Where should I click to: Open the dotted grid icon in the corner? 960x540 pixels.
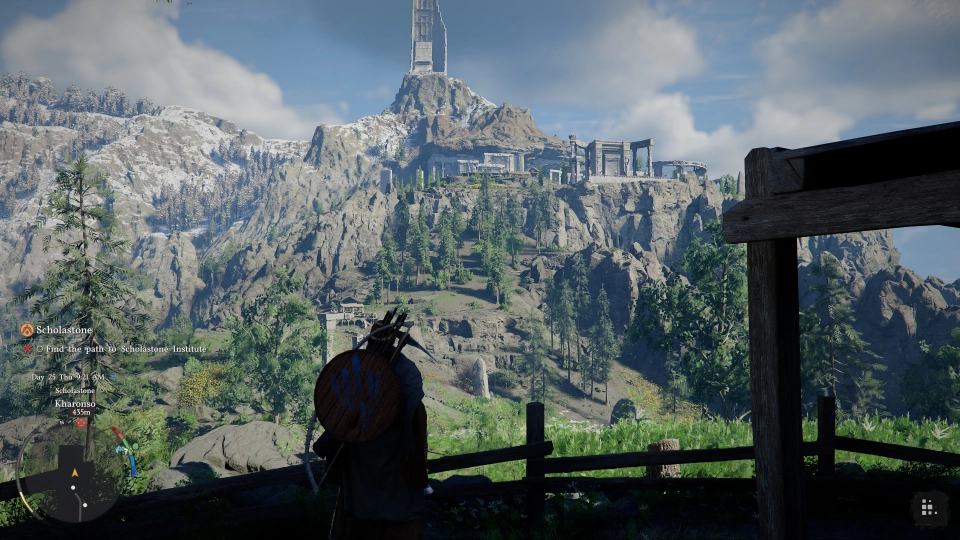click(928, 508)
